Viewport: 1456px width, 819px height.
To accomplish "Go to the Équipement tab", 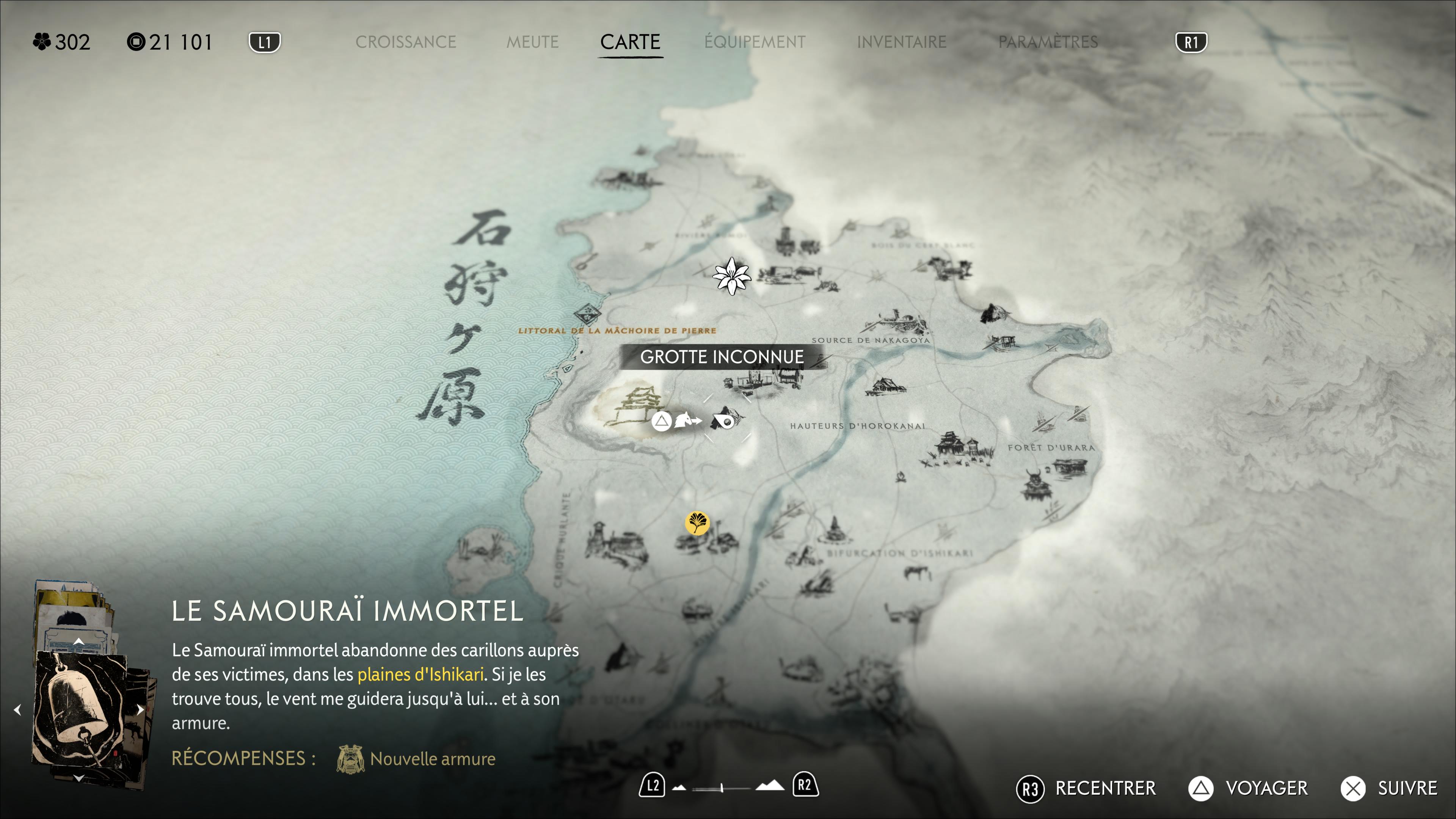I will (x=755, y=42).
